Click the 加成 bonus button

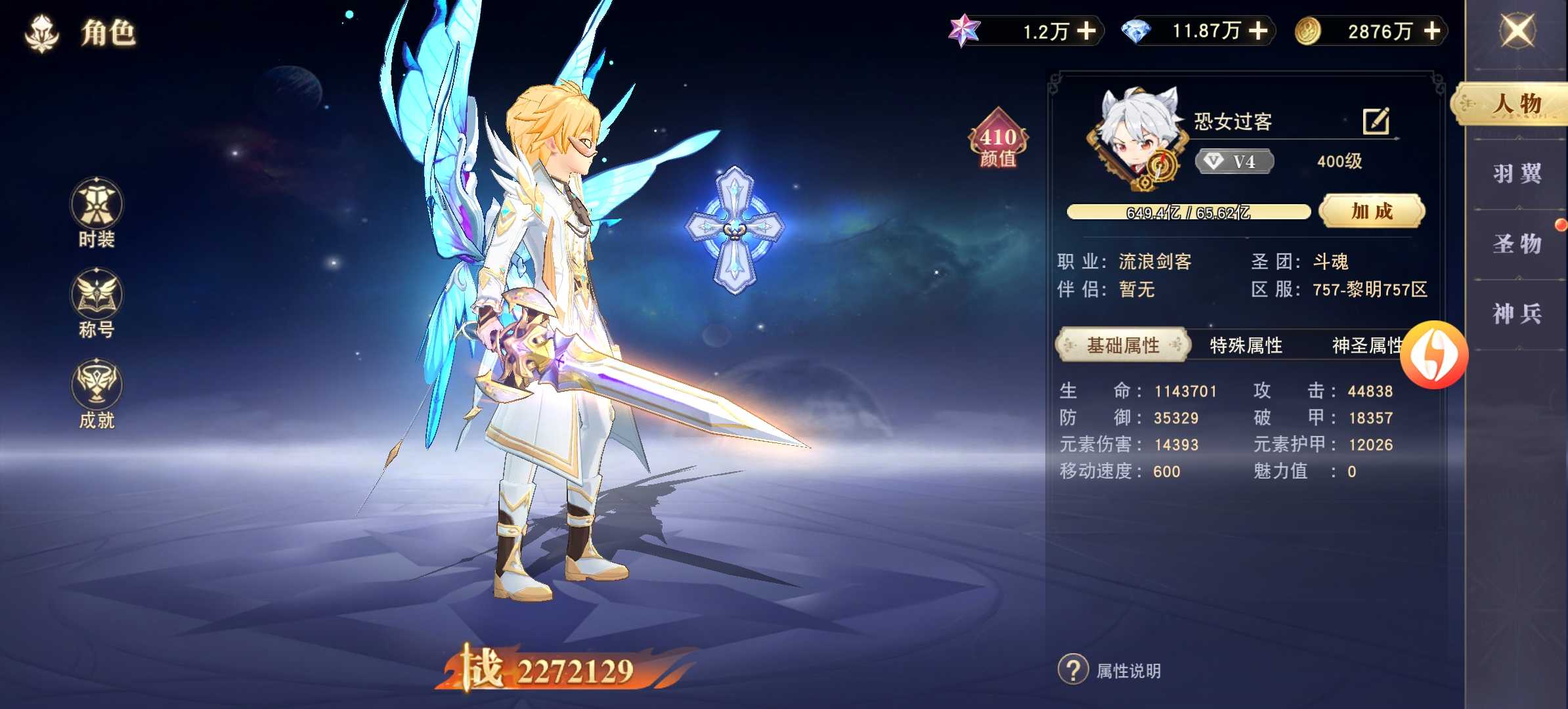pos(1372,211)
